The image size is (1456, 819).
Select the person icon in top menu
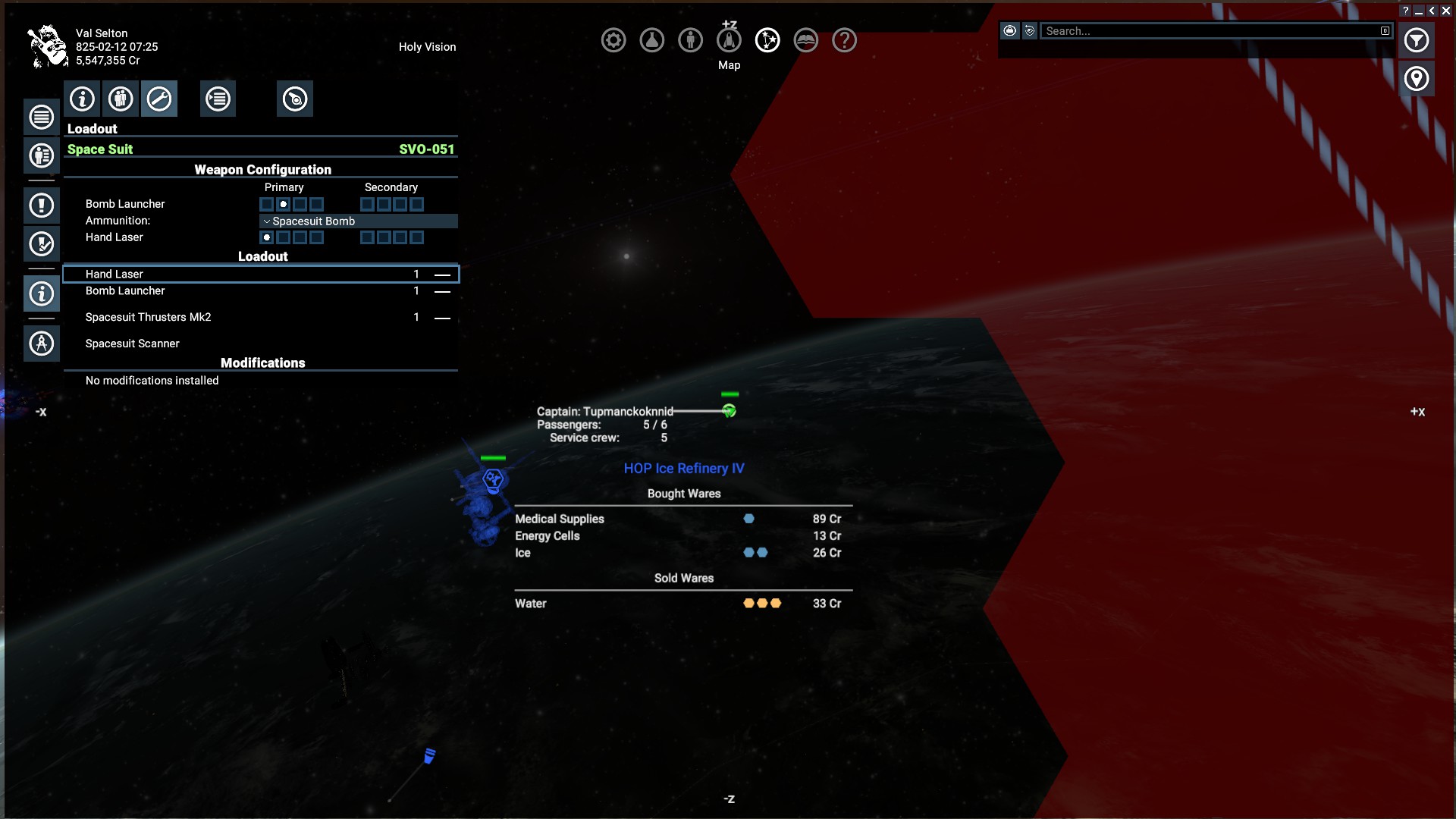click(x=690, y=40)
